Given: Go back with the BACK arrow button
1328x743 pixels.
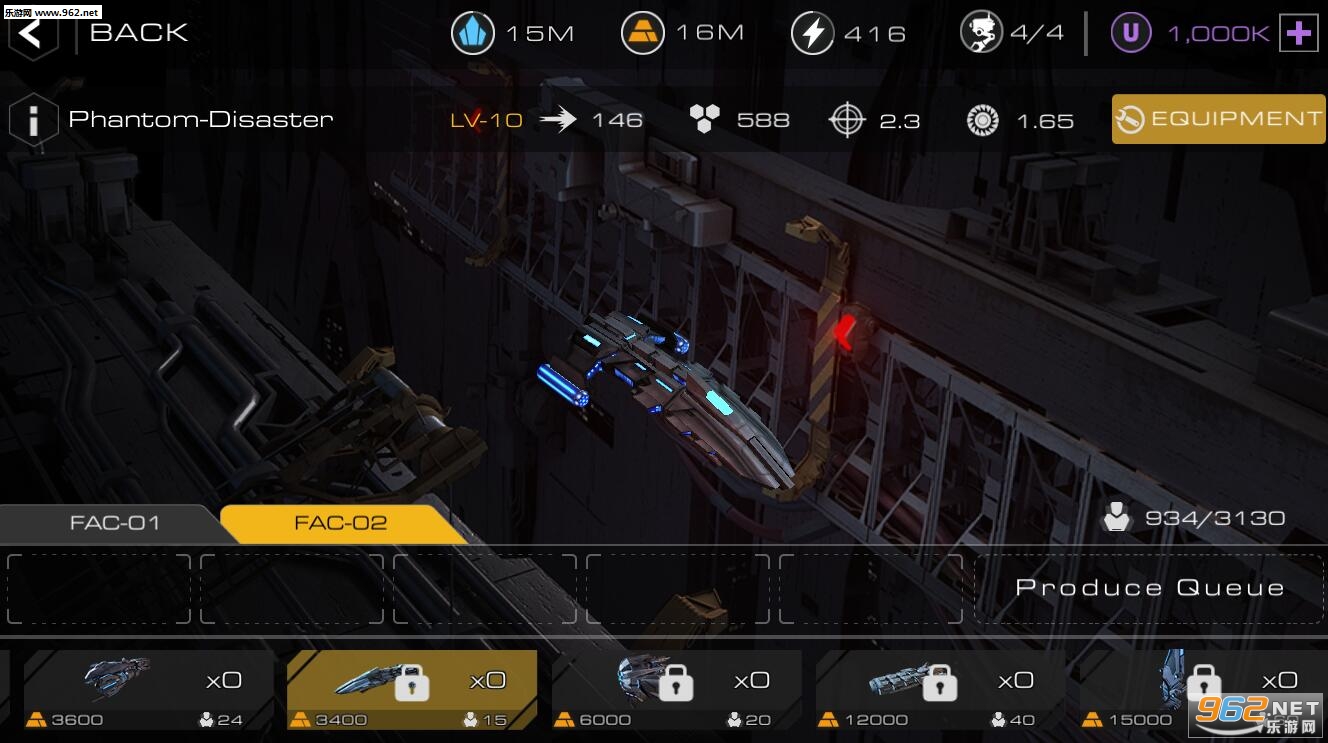Looking at the screenshot, I should pyautogui.click(x=32, y=32).
